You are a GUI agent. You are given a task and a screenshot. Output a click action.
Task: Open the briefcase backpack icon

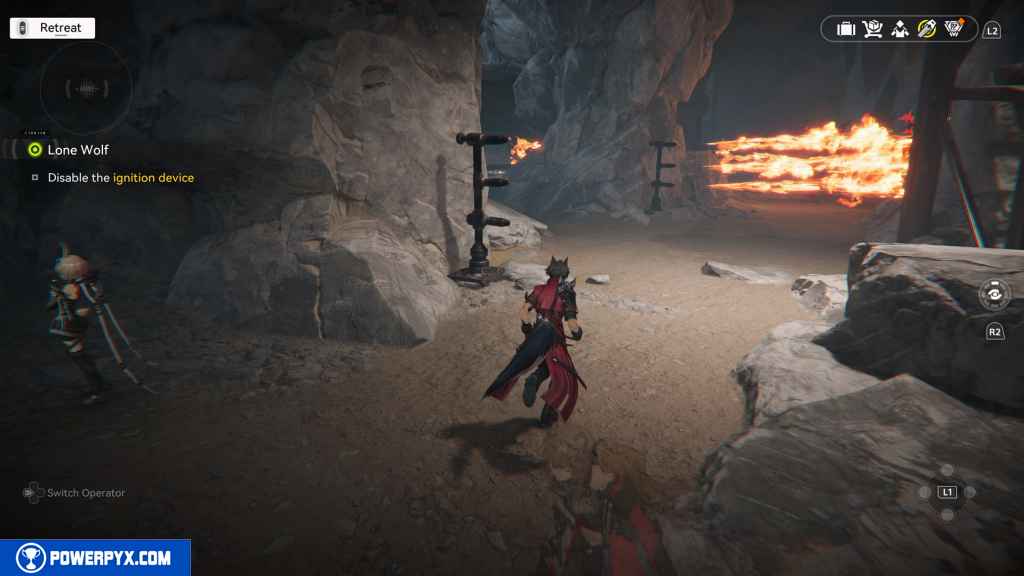(846, 29)
